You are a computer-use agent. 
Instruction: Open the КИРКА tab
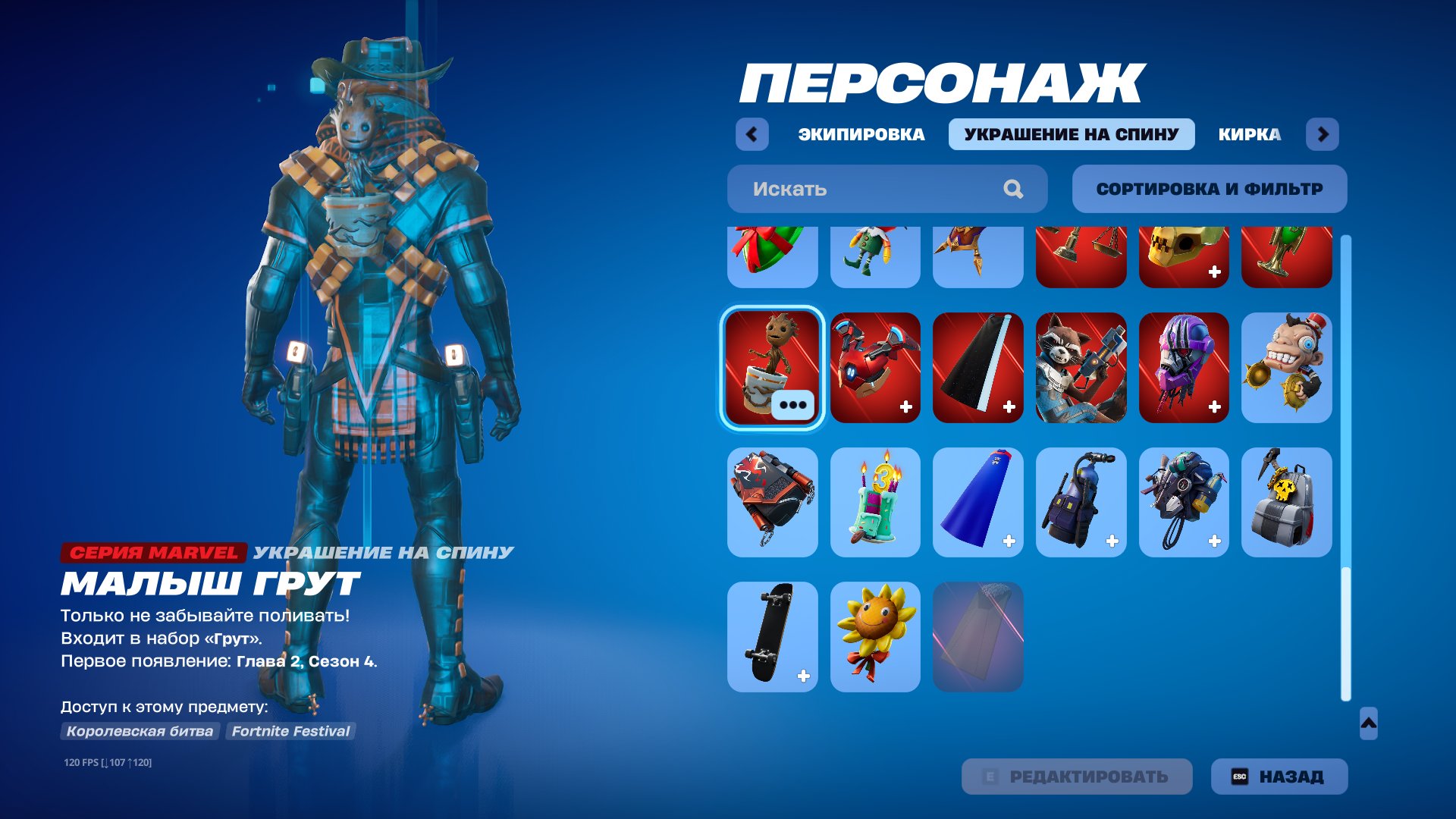coord(1247,134)
